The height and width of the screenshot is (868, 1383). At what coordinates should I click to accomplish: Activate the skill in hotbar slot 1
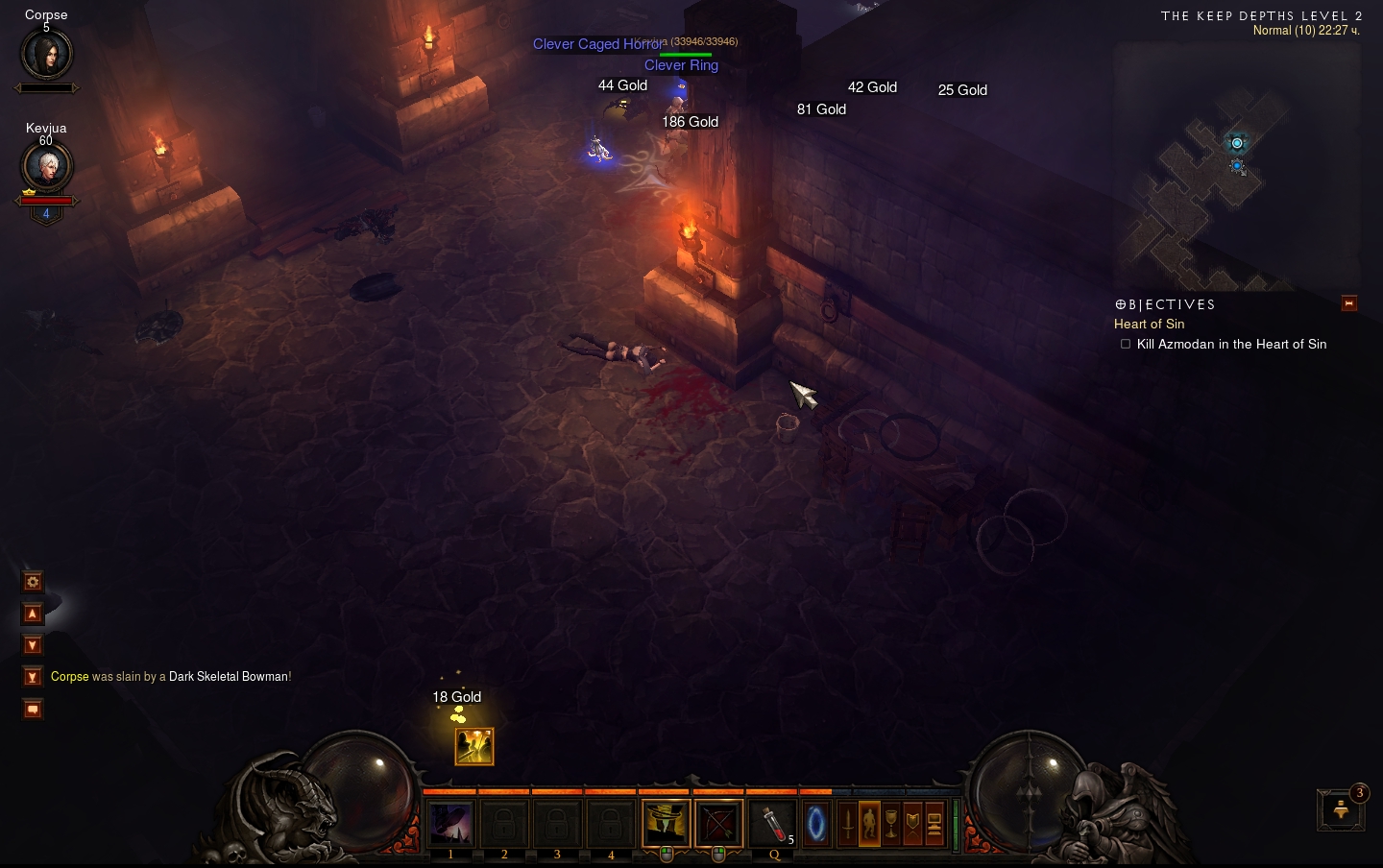click(x=451, y=824)
